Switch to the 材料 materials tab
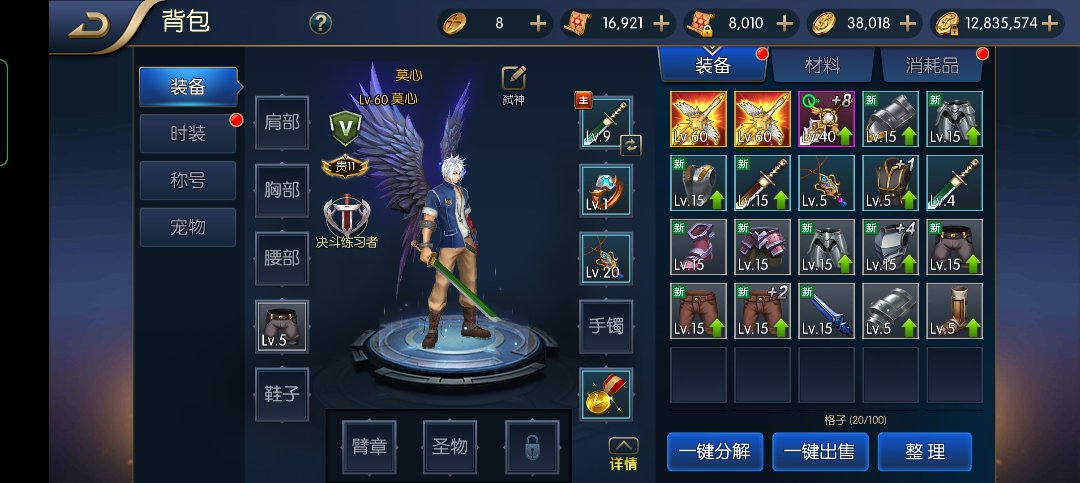The height and width of the screenshot is (483, 1080). pyautogui.click(x=823, y=66)
